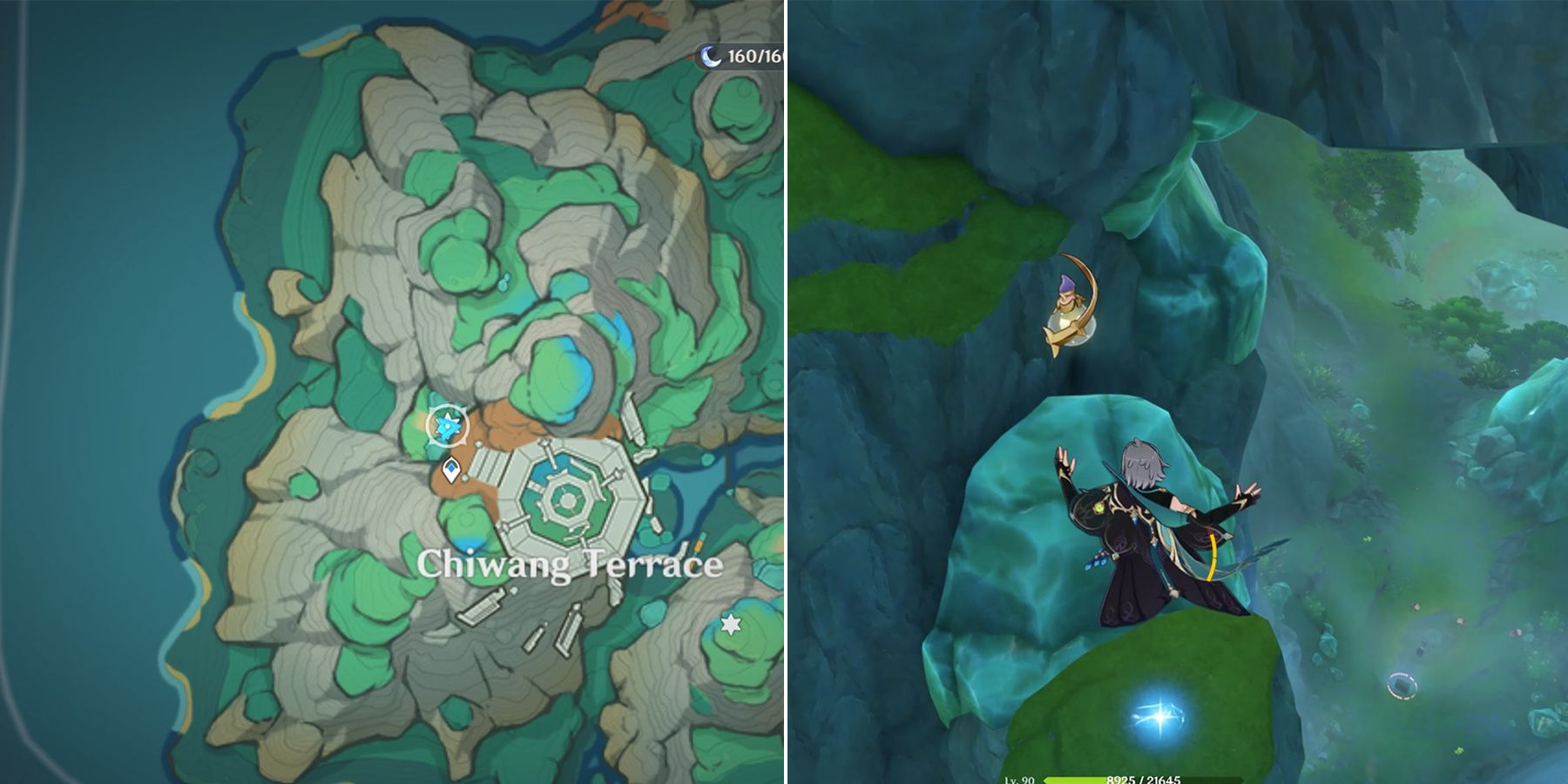This screenshot has width=1568, height=784.
Task: Click the green HP bar at the bottom
Action: (x=1073, y=782)
